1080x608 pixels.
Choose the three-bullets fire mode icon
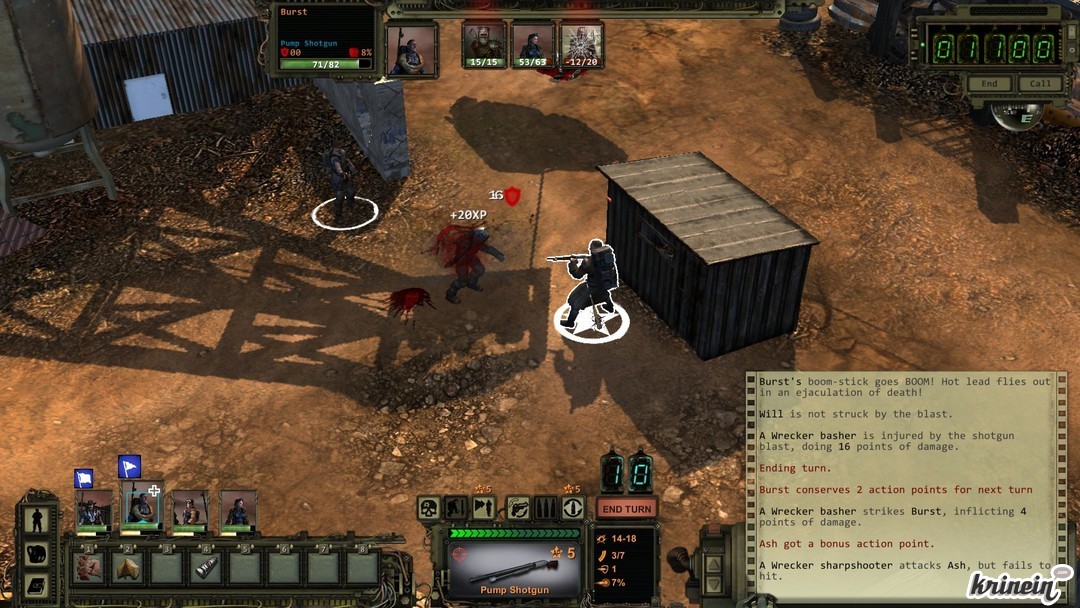(546, 508)
